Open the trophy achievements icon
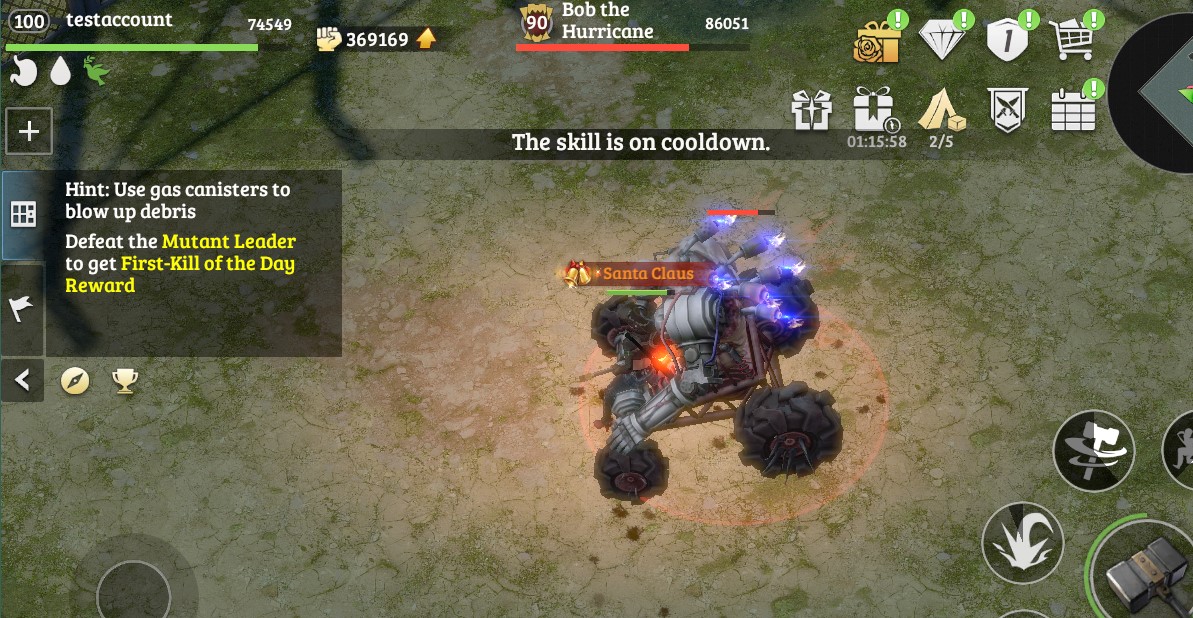The height and width of the screenshot is (618, 1193). tap(125, 380)
